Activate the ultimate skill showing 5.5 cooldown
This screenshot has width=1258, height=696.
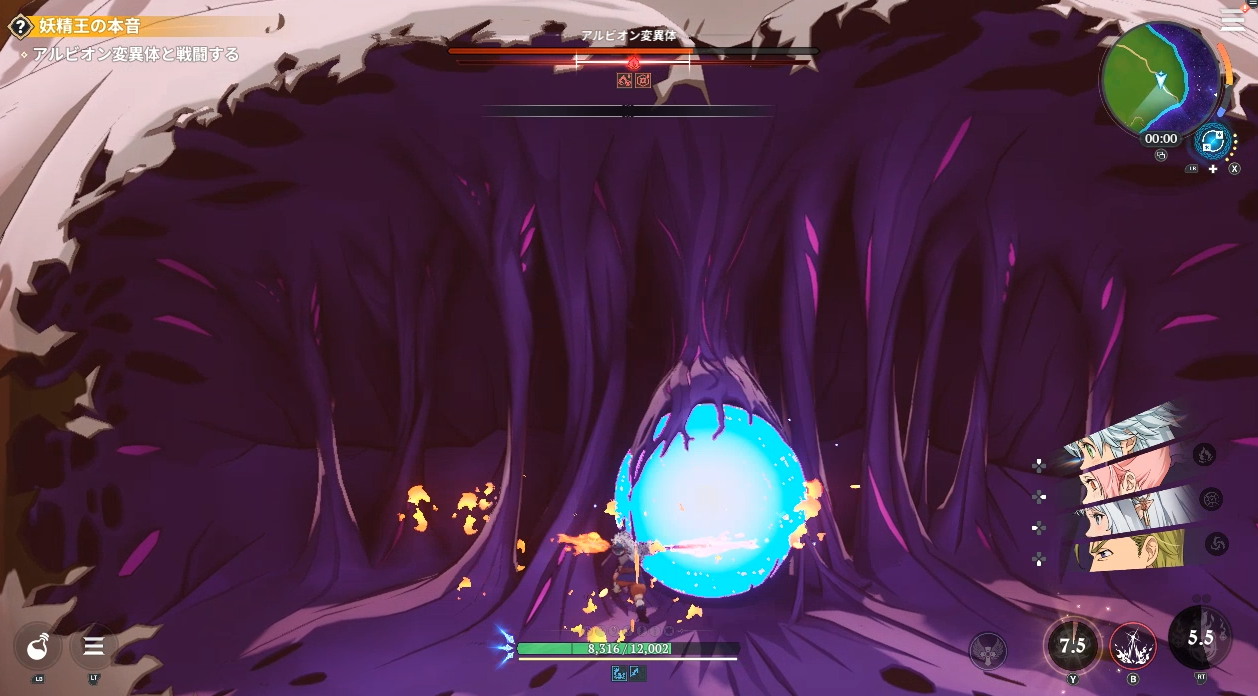coord(1200,638)
